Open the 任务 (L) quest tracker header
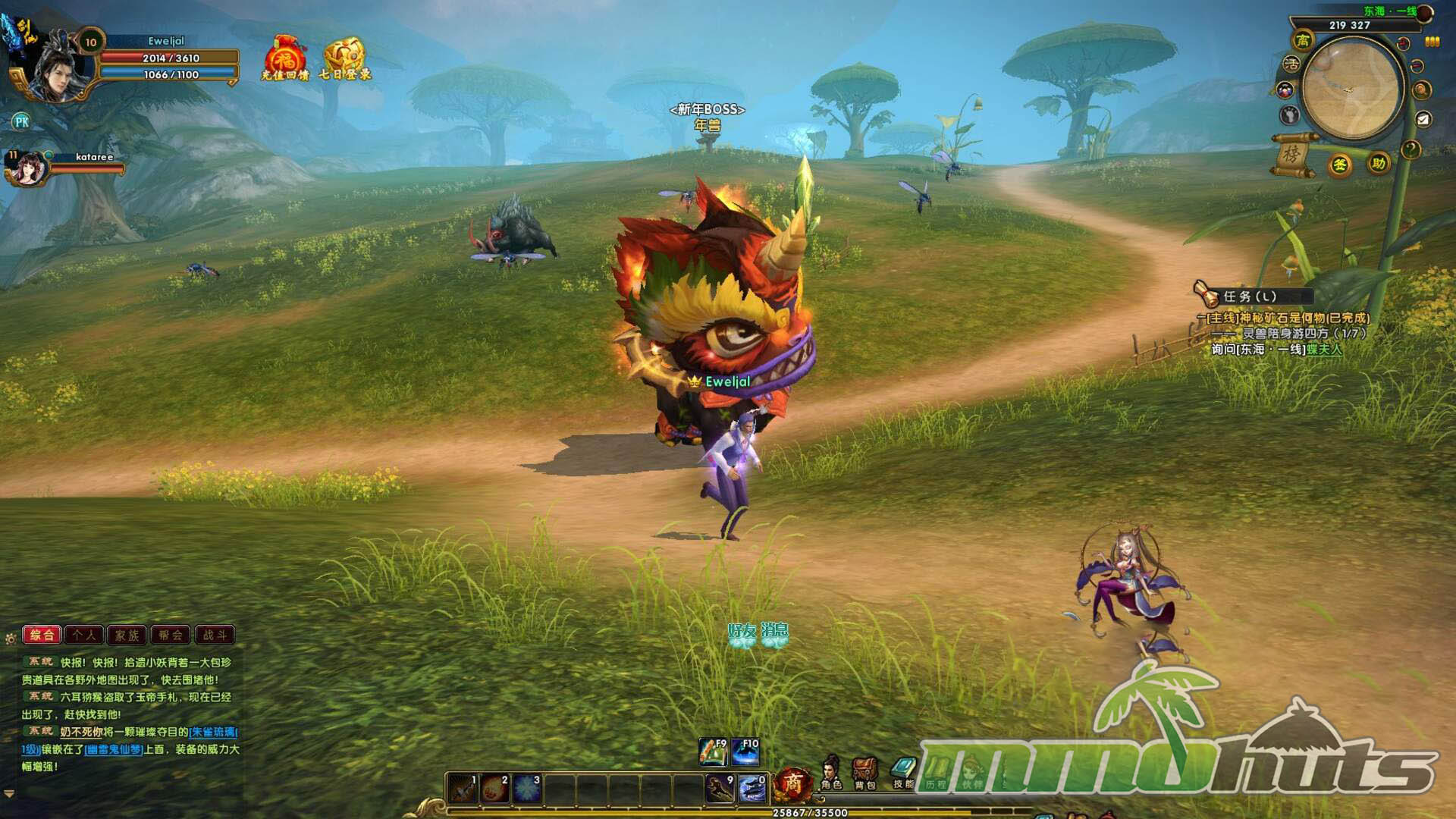1456x819 pixels. pos(1250,297)
